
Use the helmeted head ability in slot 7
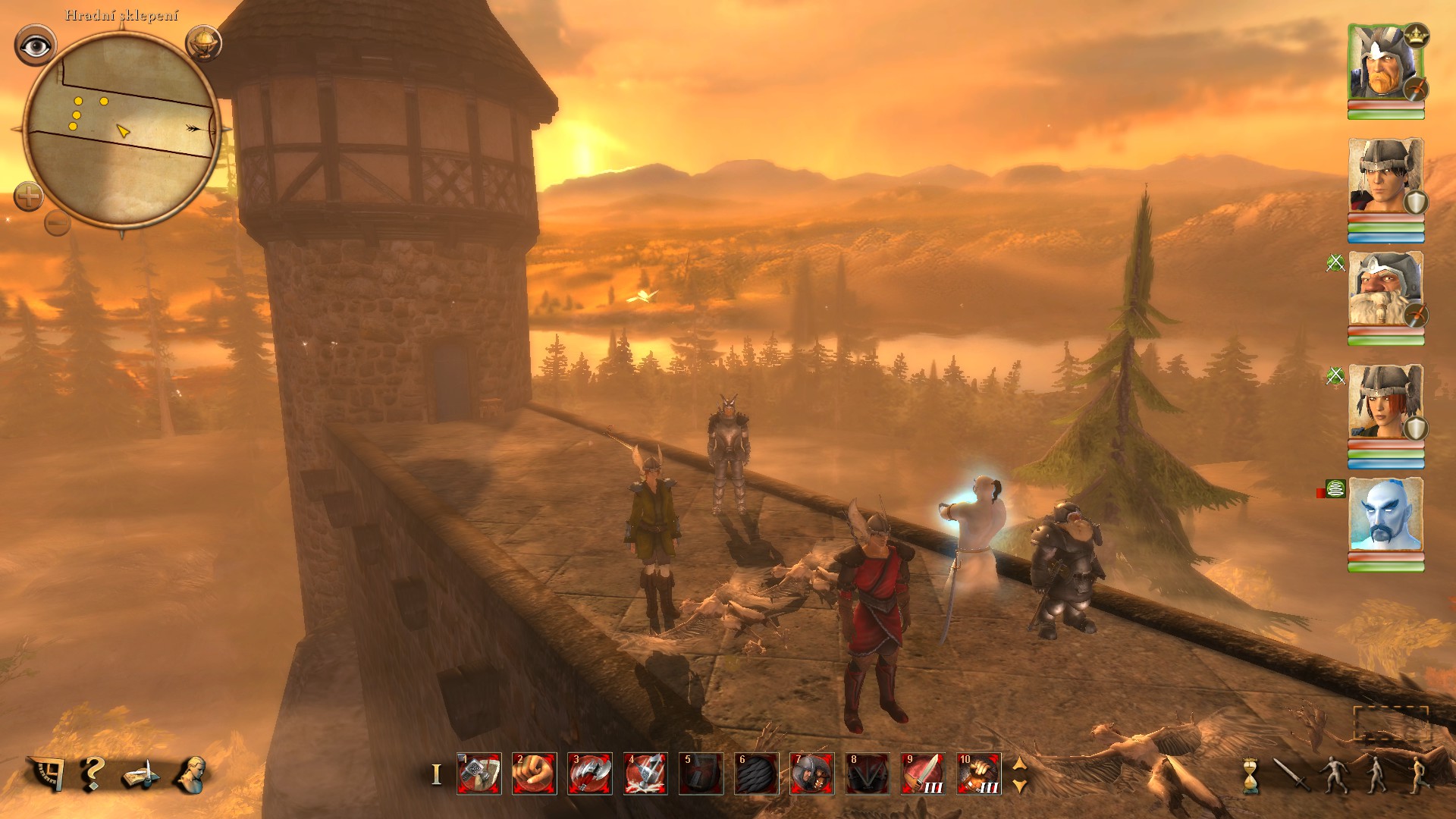tap(811, 773)
